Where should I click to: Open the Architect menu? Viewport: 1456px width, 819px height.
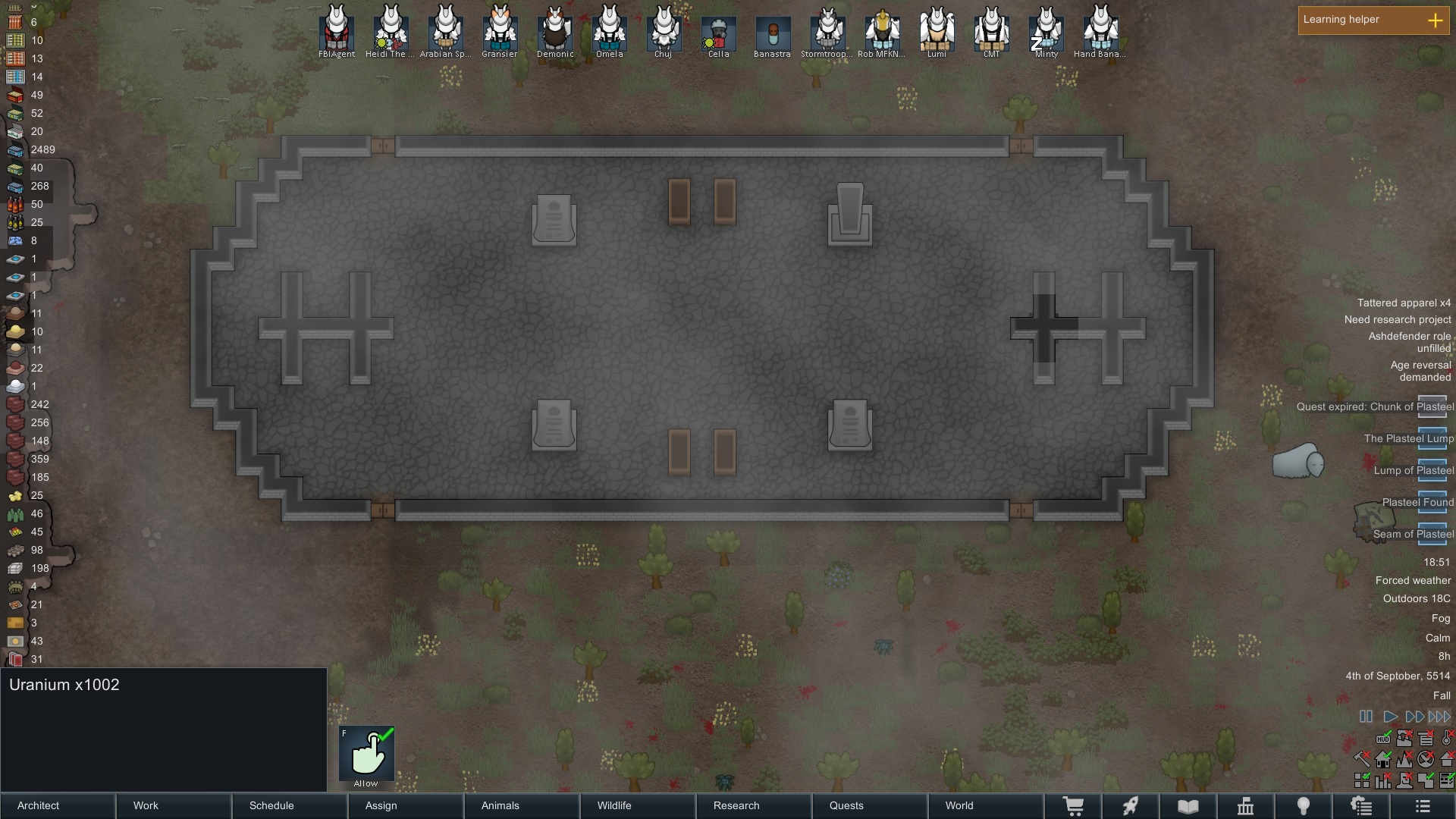pos(58,805)
